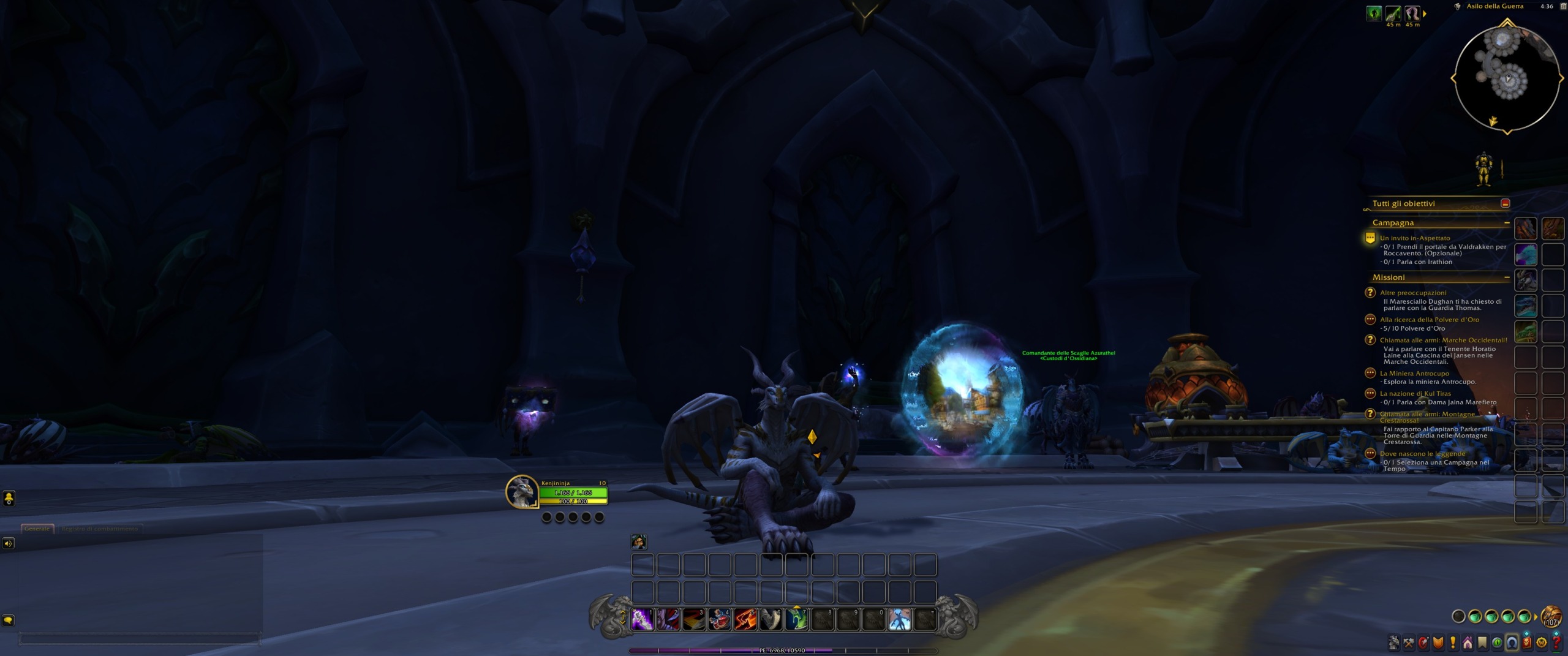
Task: Click the minimap
Action: pyautogui.click(x=1507, y=78)
